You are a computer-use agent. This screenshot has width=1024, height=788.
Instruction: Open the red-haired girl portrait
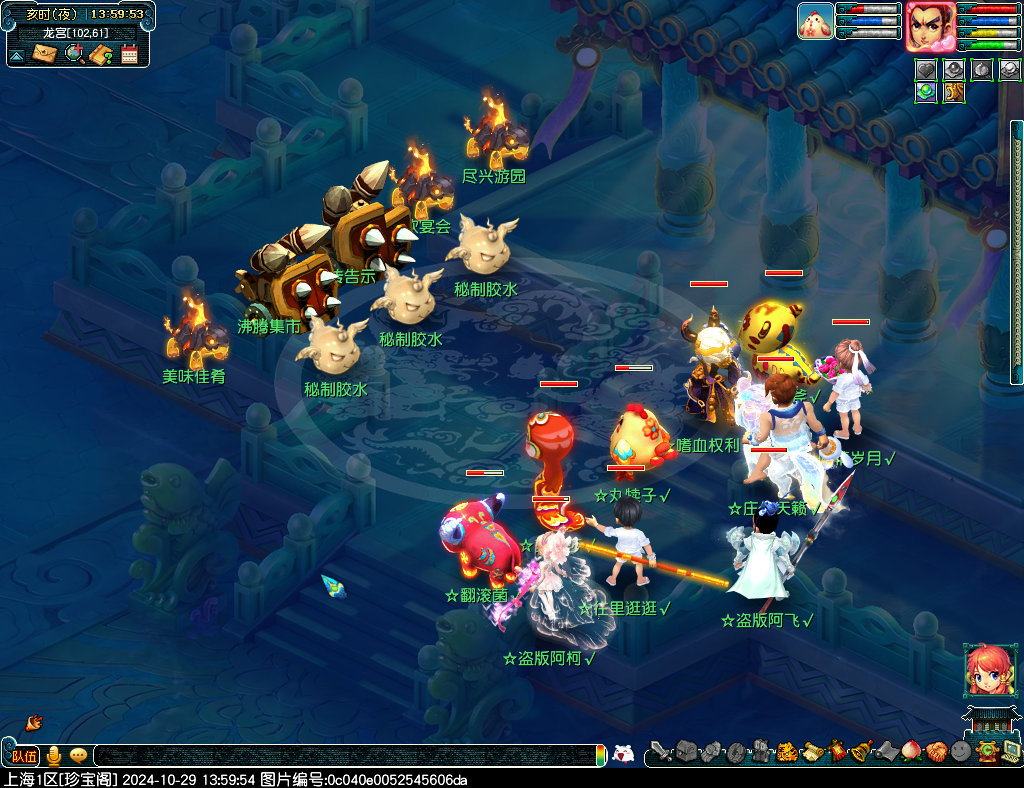click(986, 669)
